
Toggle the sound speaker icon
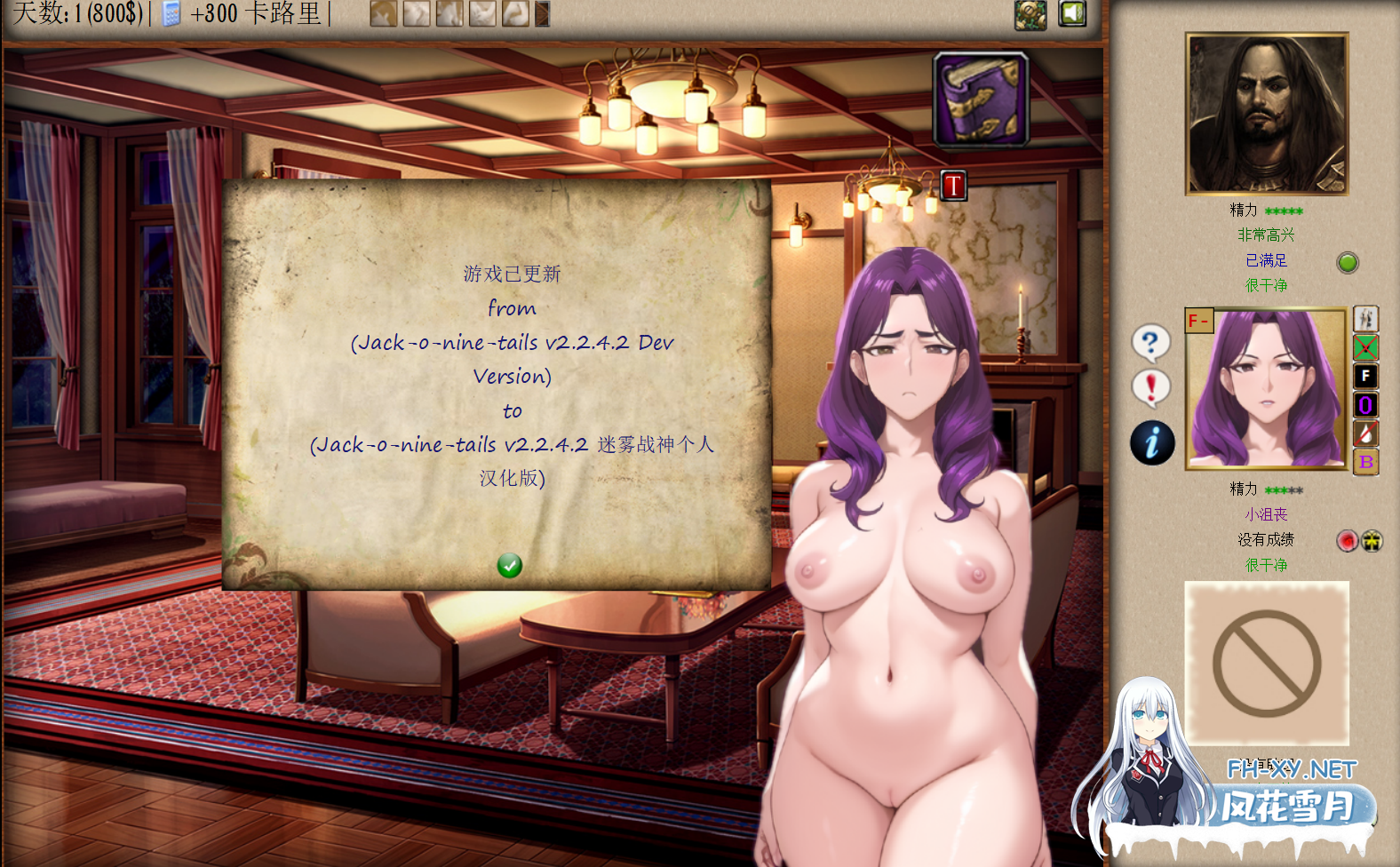pyautogui.click(x=1072, y=13)
